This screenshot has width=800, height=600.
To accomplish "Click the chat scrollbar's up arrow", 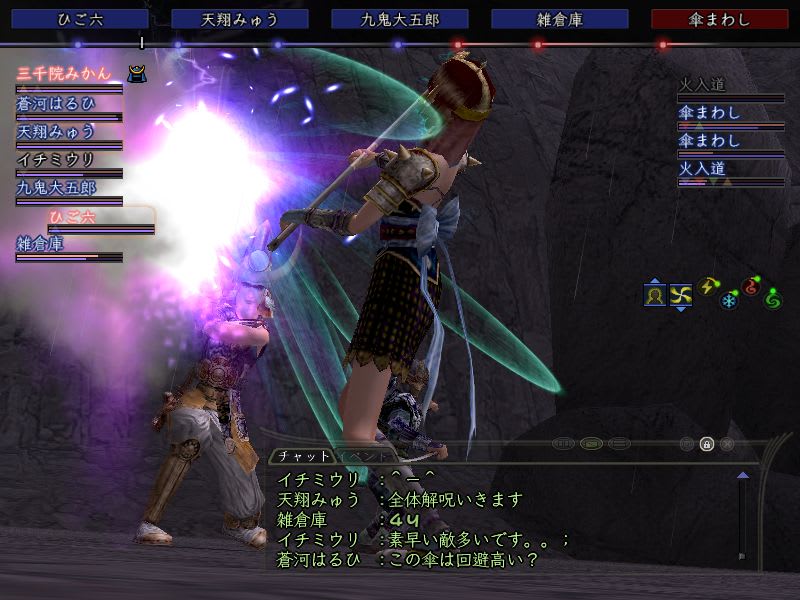I will click(742, 477).
